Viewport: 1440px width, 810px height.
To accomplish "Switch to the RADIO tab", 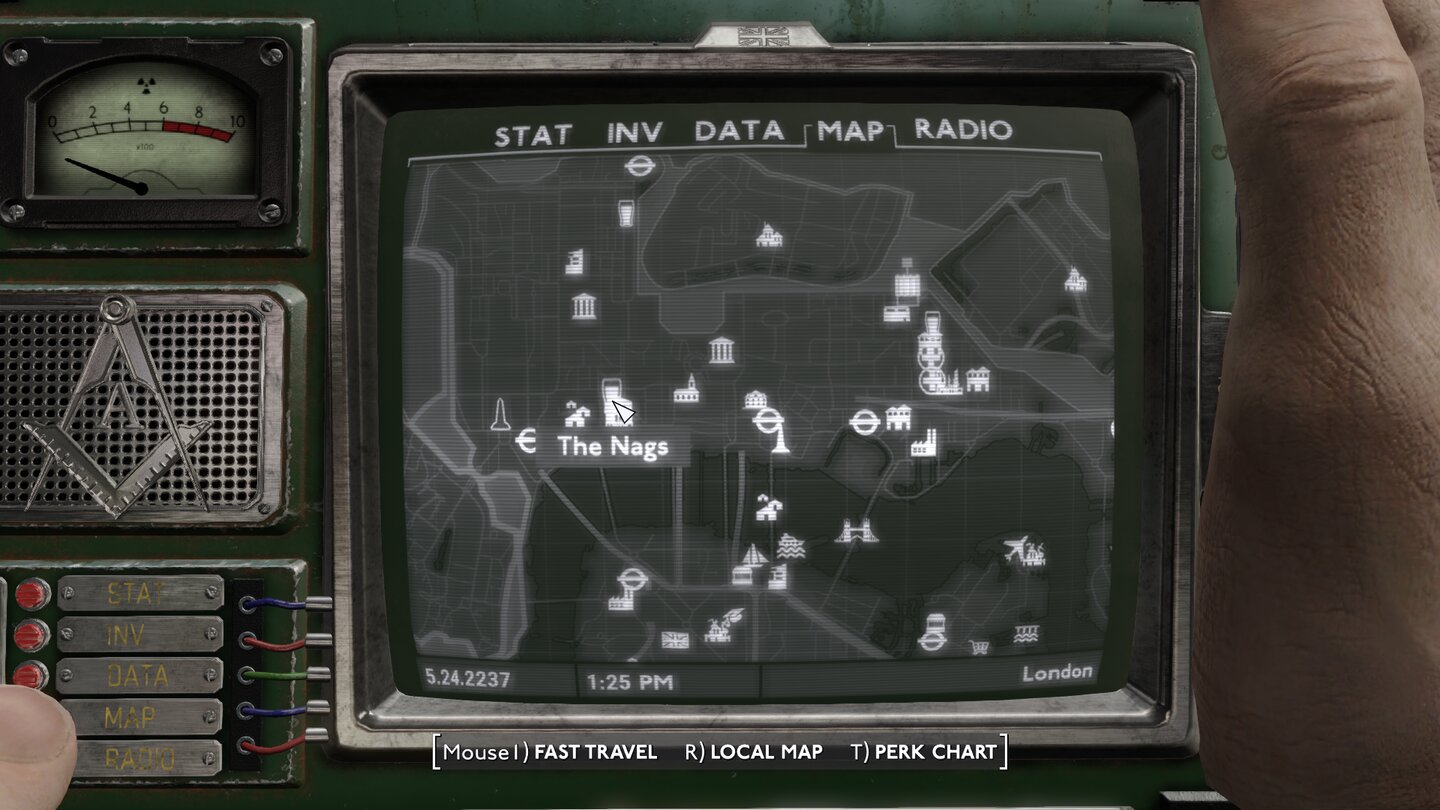I will [x=965, y=131].
